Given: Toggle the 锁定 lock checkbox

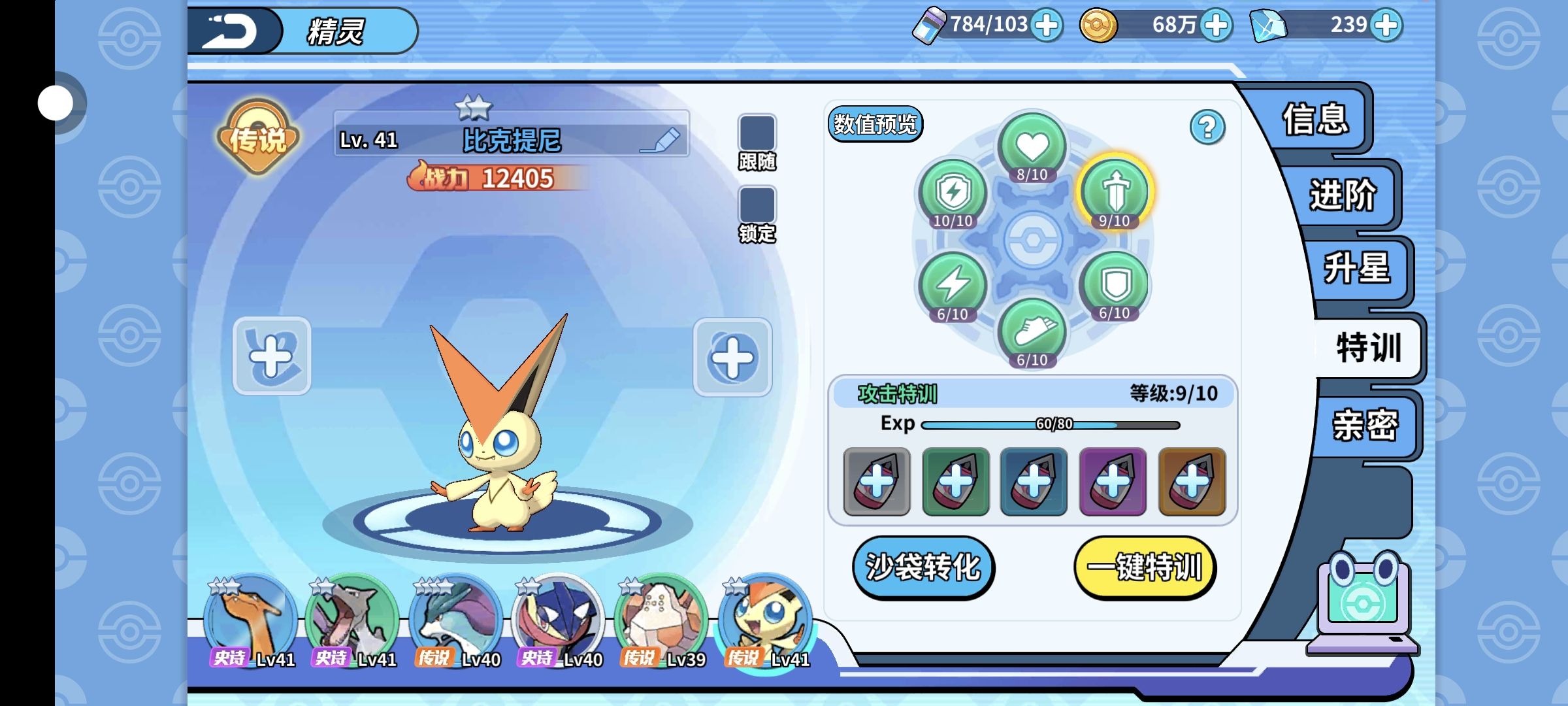Looking at the screenshot, I should coord(757,205).
